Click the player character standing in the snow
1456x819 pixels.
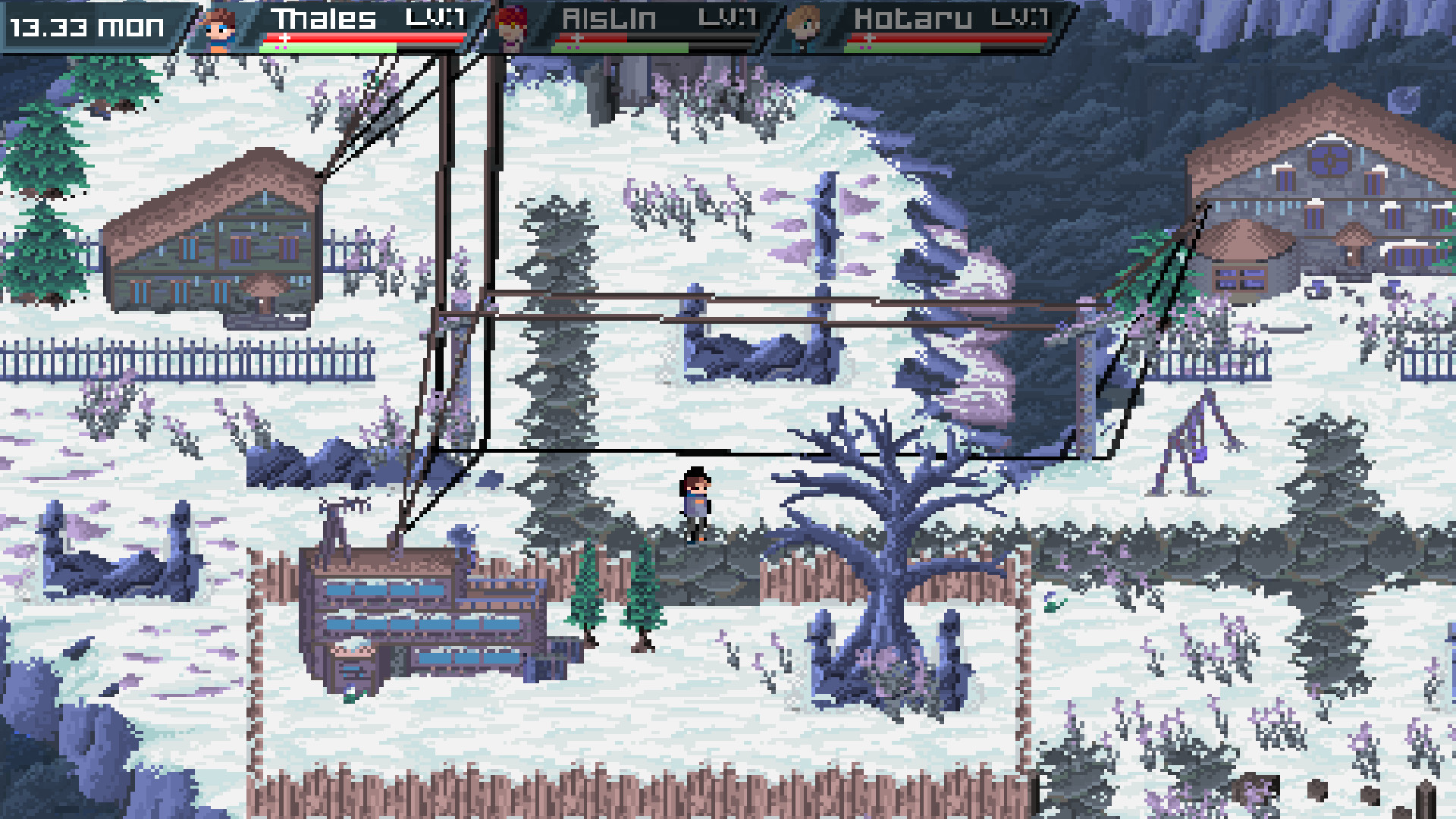click(694, 504)
